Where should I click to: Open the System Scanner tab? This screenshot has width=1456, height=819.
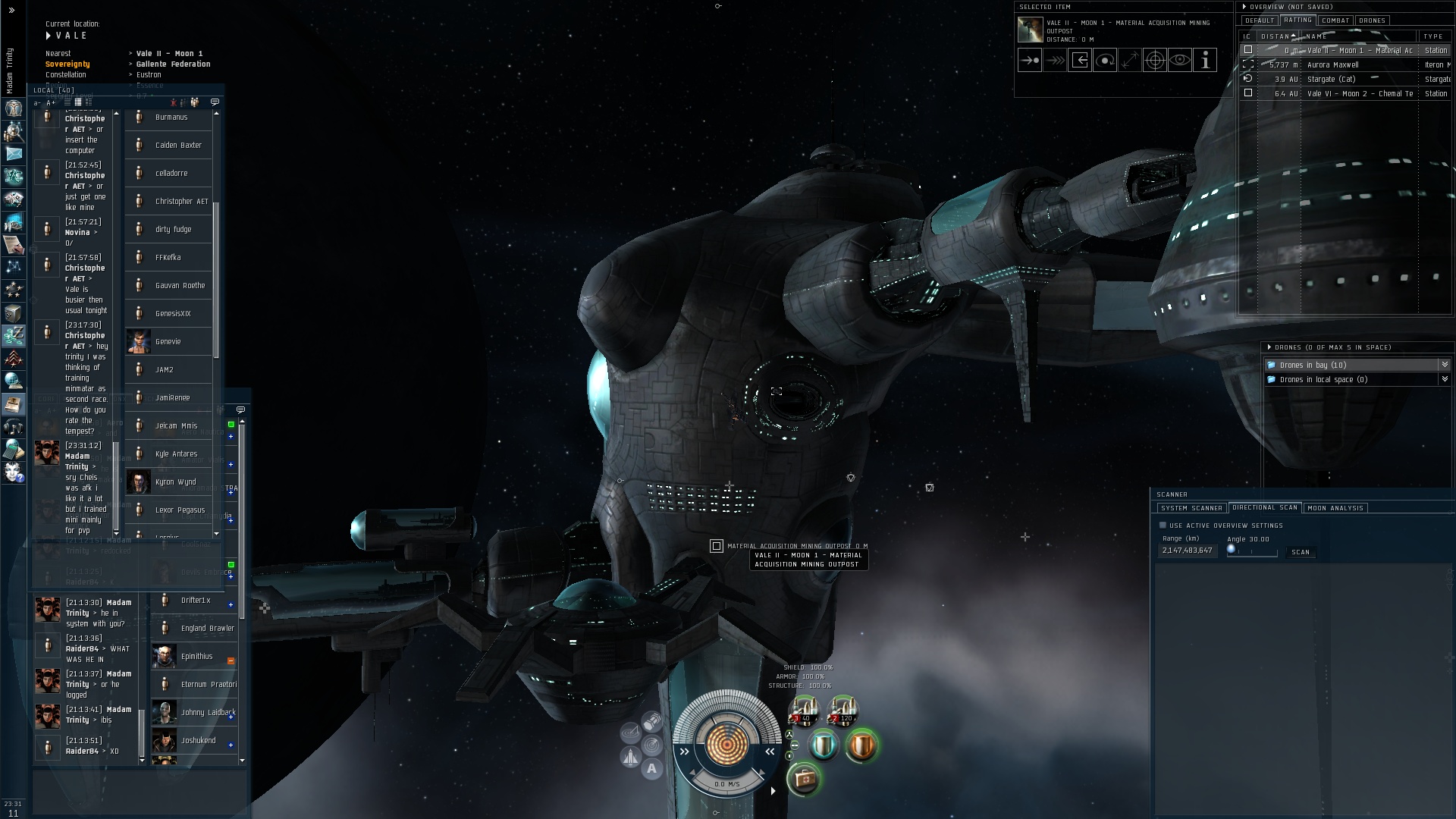coord(1191,508)
